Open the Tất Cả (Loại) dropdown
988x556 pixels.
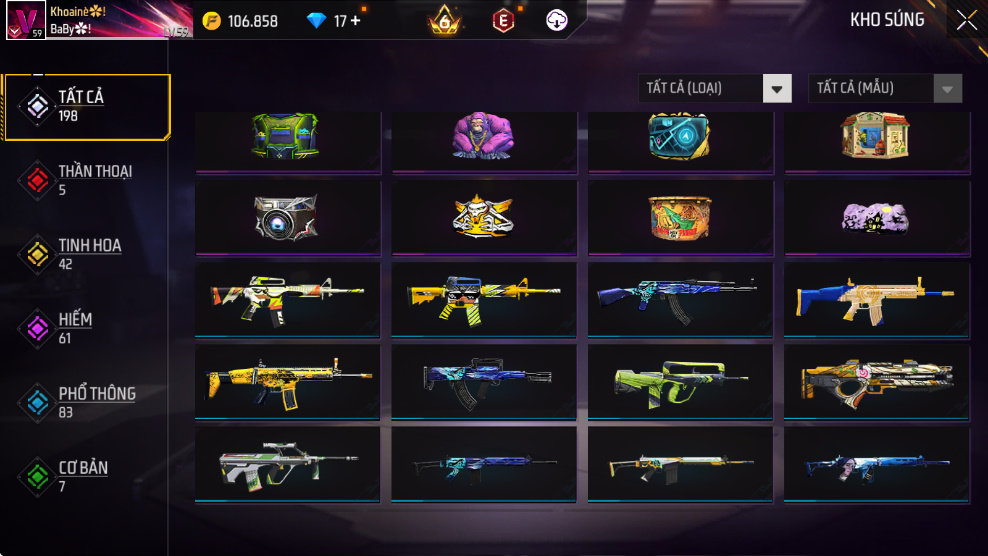click(715, 89)
